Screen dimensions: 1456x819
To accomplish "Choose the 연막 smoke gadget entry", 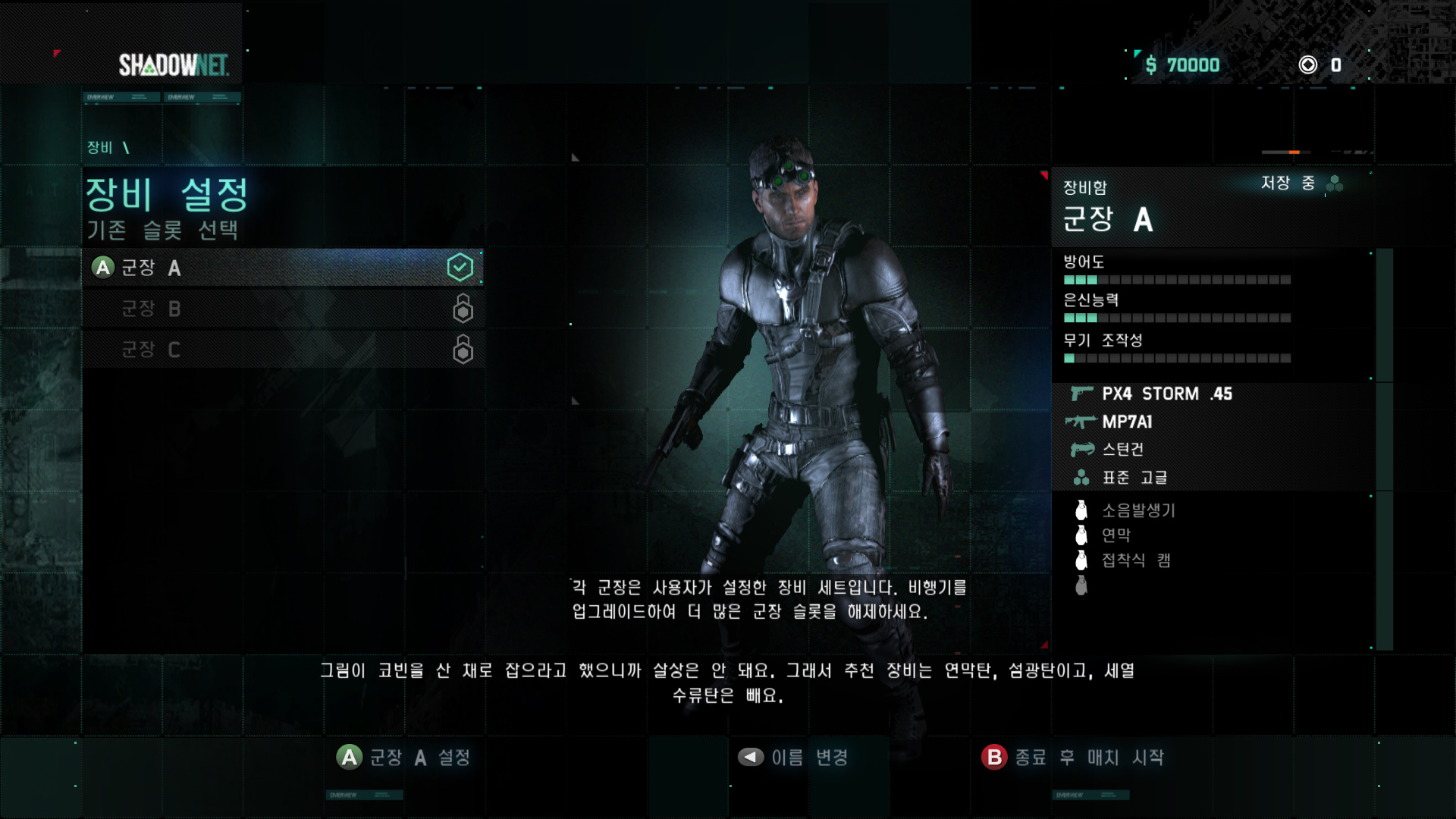I will [1116, 535].
